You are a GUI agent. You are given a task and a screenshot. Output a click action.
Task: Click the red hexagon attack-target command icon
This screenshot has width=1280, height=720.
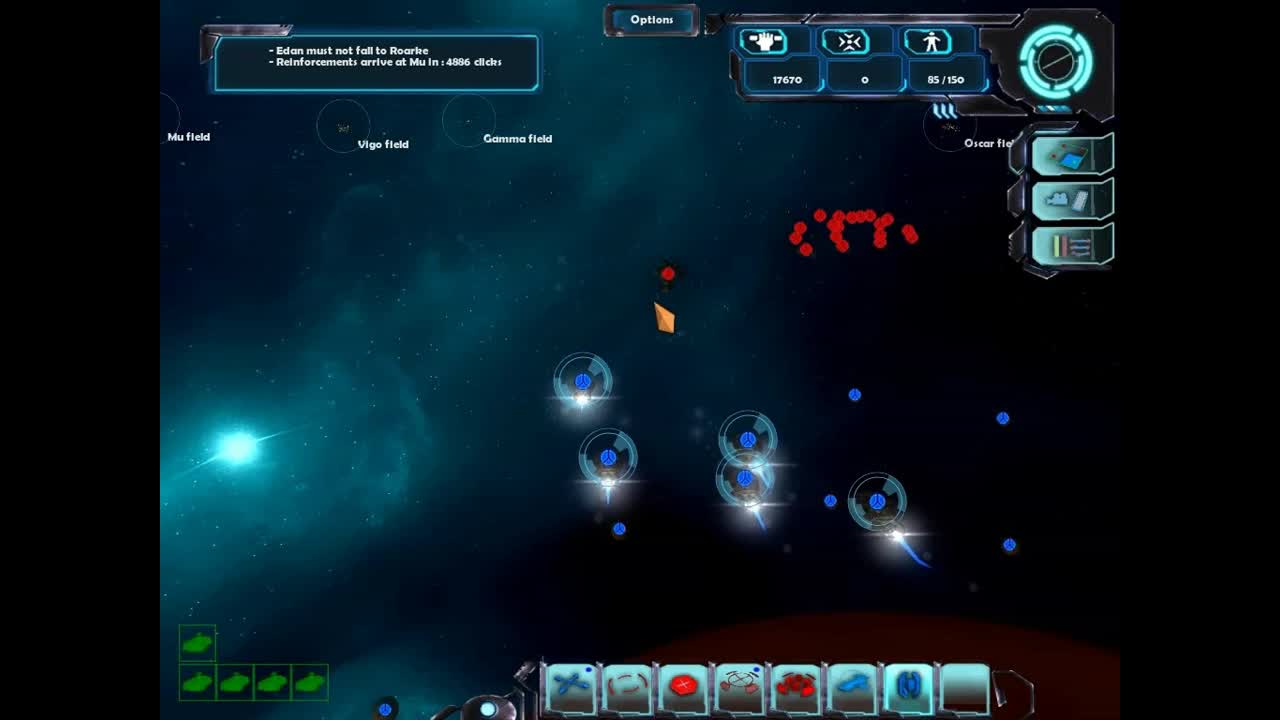[x=685, y=685]
